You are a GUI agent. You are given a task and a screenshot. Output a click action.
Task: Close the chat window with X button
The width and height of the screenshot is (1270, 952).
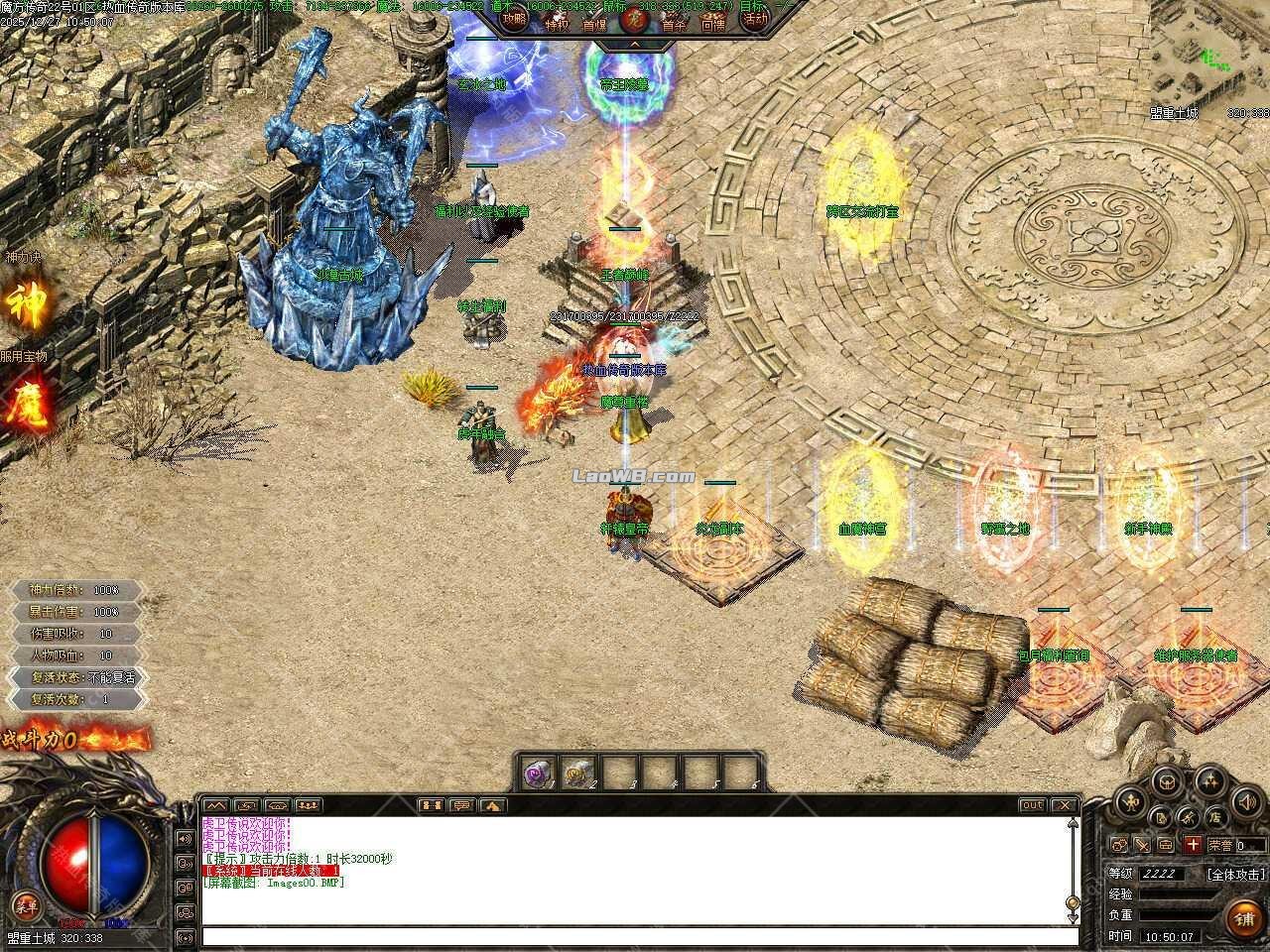click(1065, 805)
